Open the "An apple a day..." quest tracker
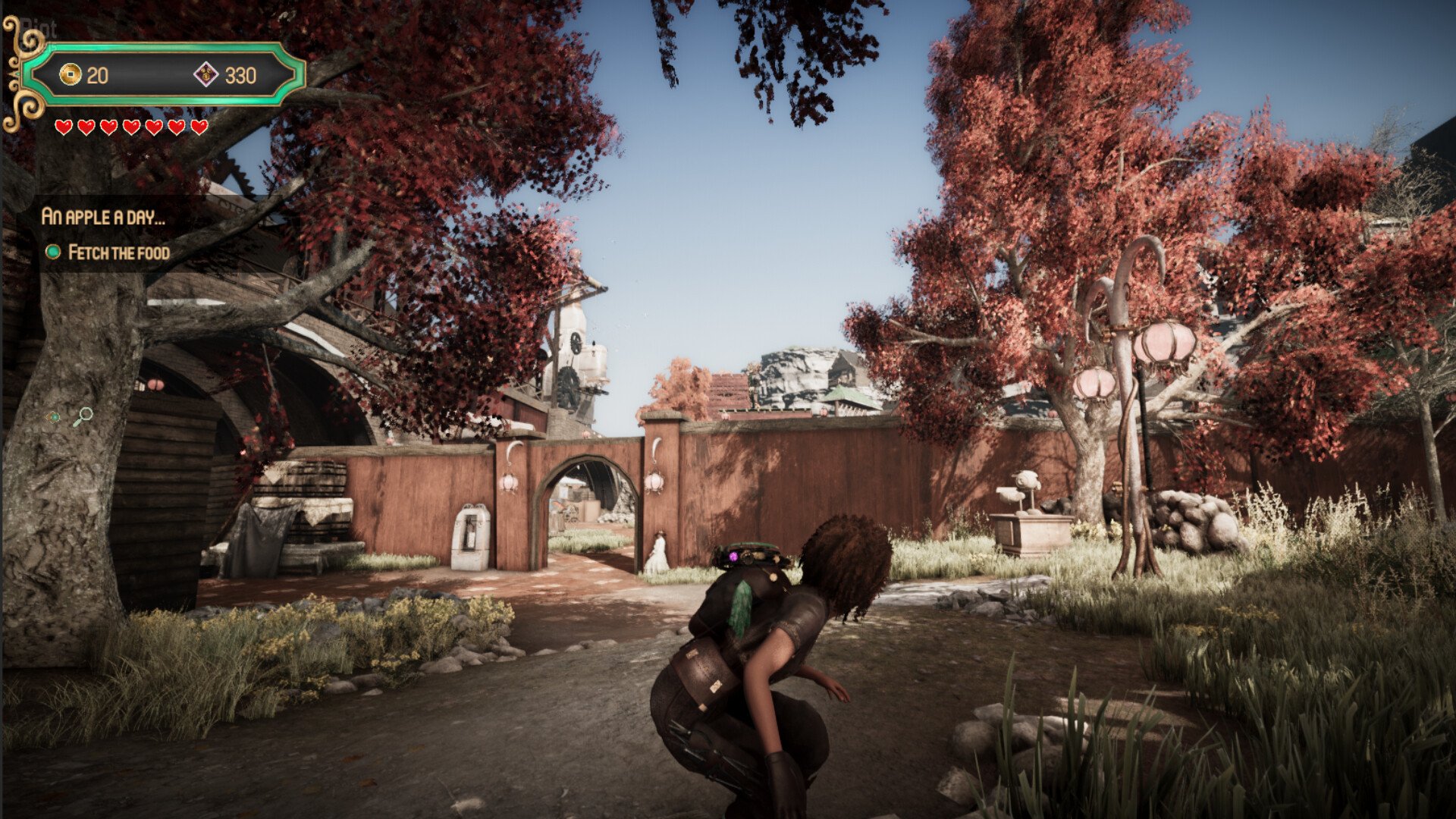The image size is (1456, 819). 103,217
